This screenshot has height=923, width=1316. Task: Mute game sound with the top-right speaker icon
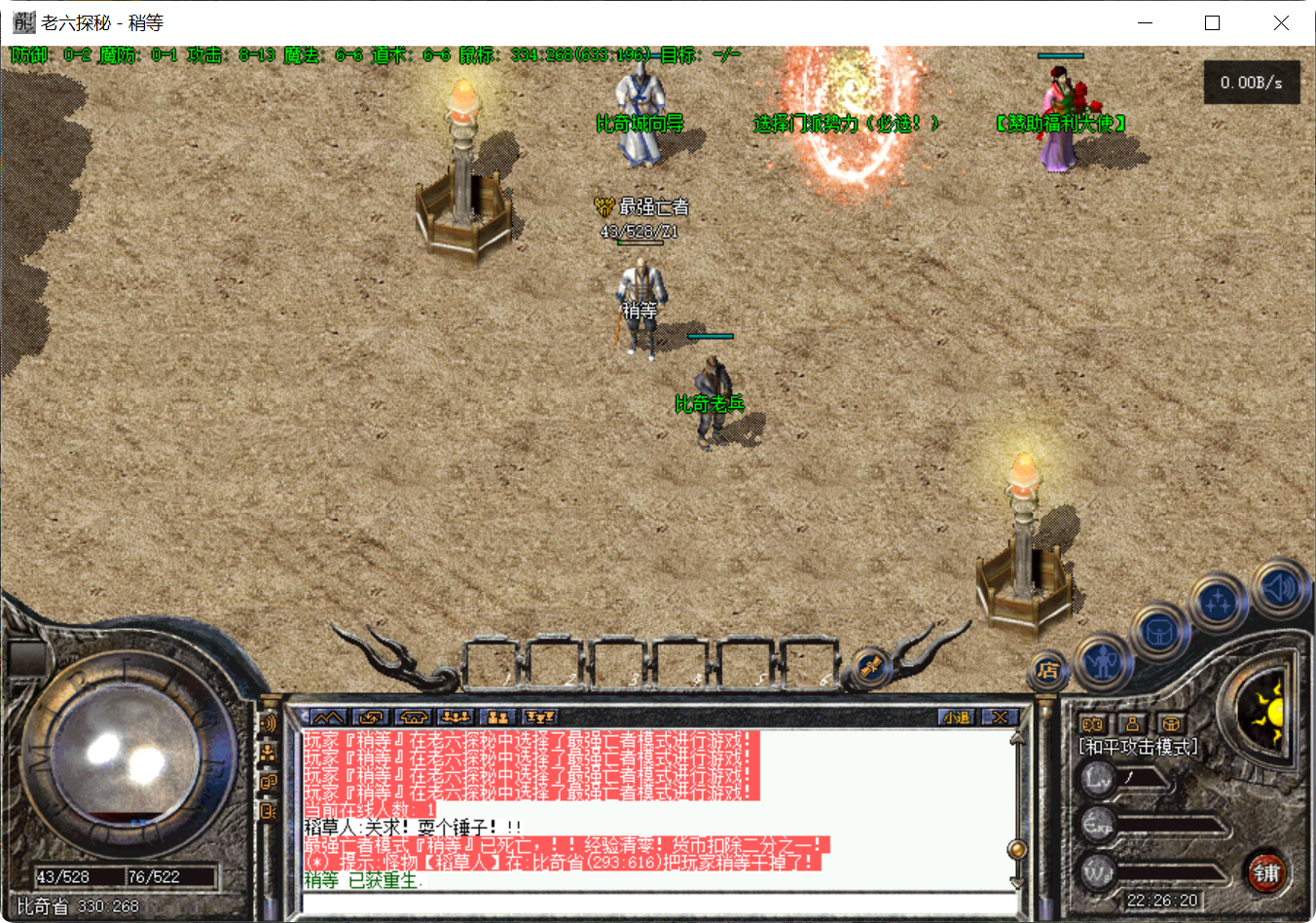[x=1280, y=589]
